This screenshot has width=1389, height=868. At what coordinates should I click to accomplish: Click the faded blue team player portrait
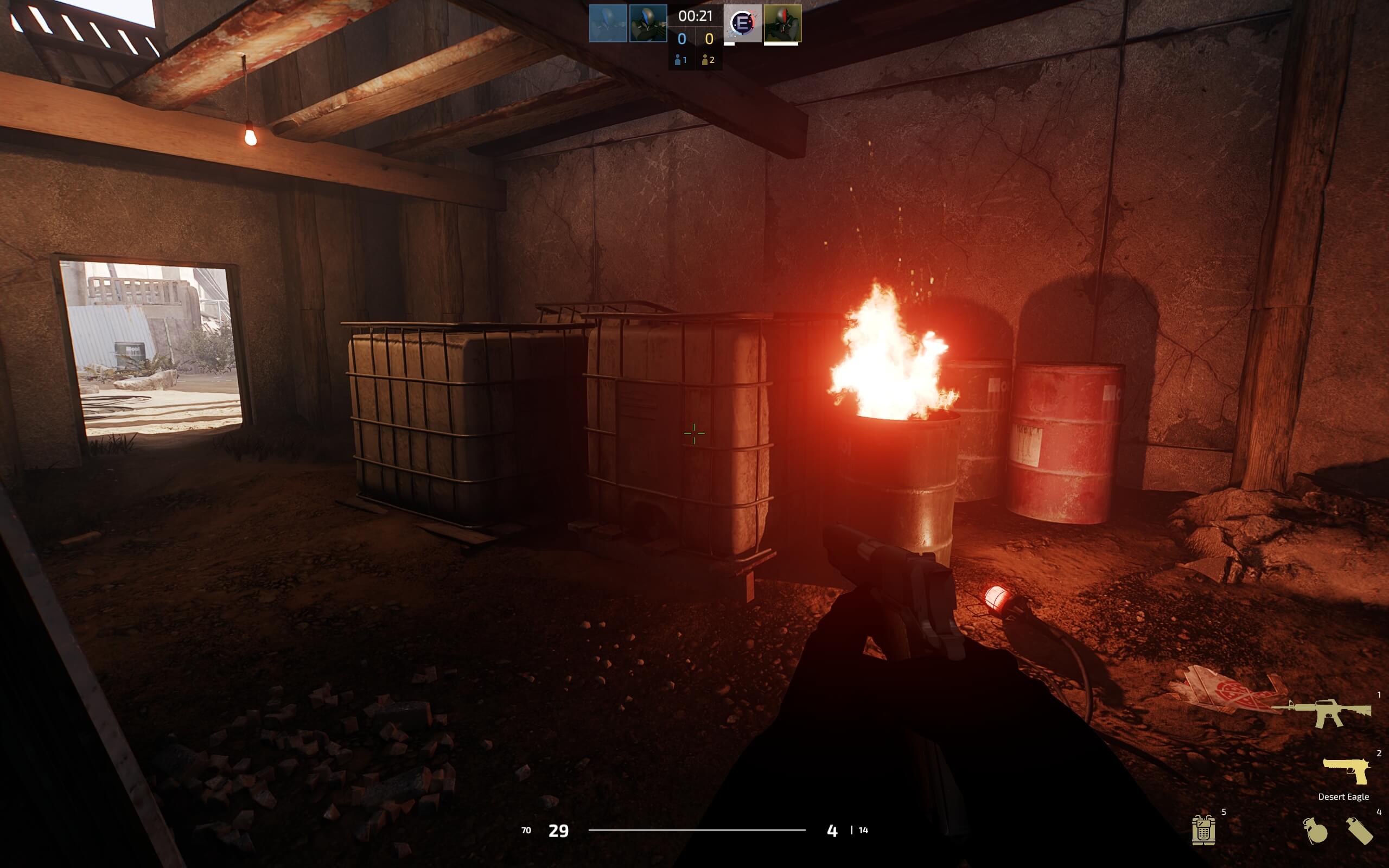click(608, 23)
